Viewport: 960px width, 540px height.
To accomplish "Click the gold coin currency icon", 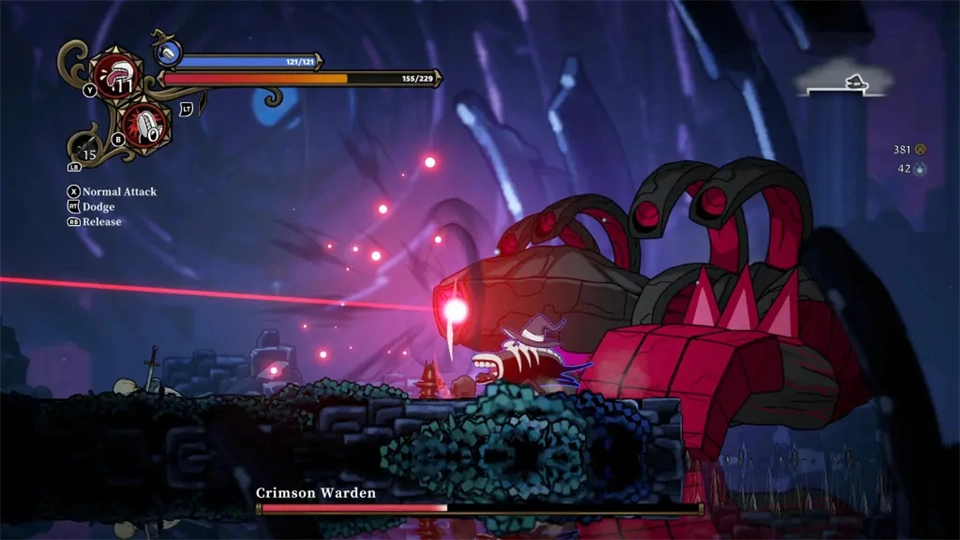I will click(x=921, y=150).
